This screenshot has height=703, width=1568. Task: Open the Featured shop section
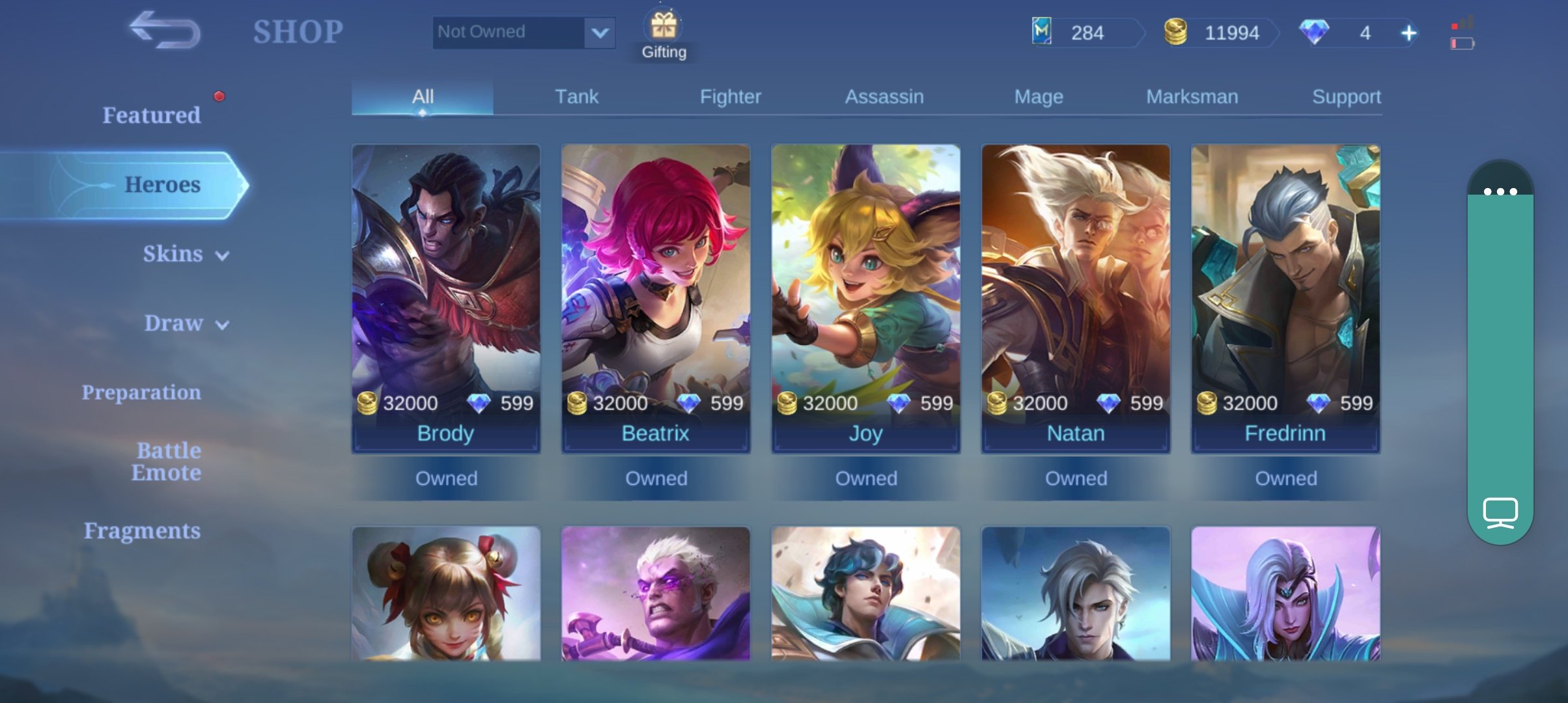coord(151,115)
